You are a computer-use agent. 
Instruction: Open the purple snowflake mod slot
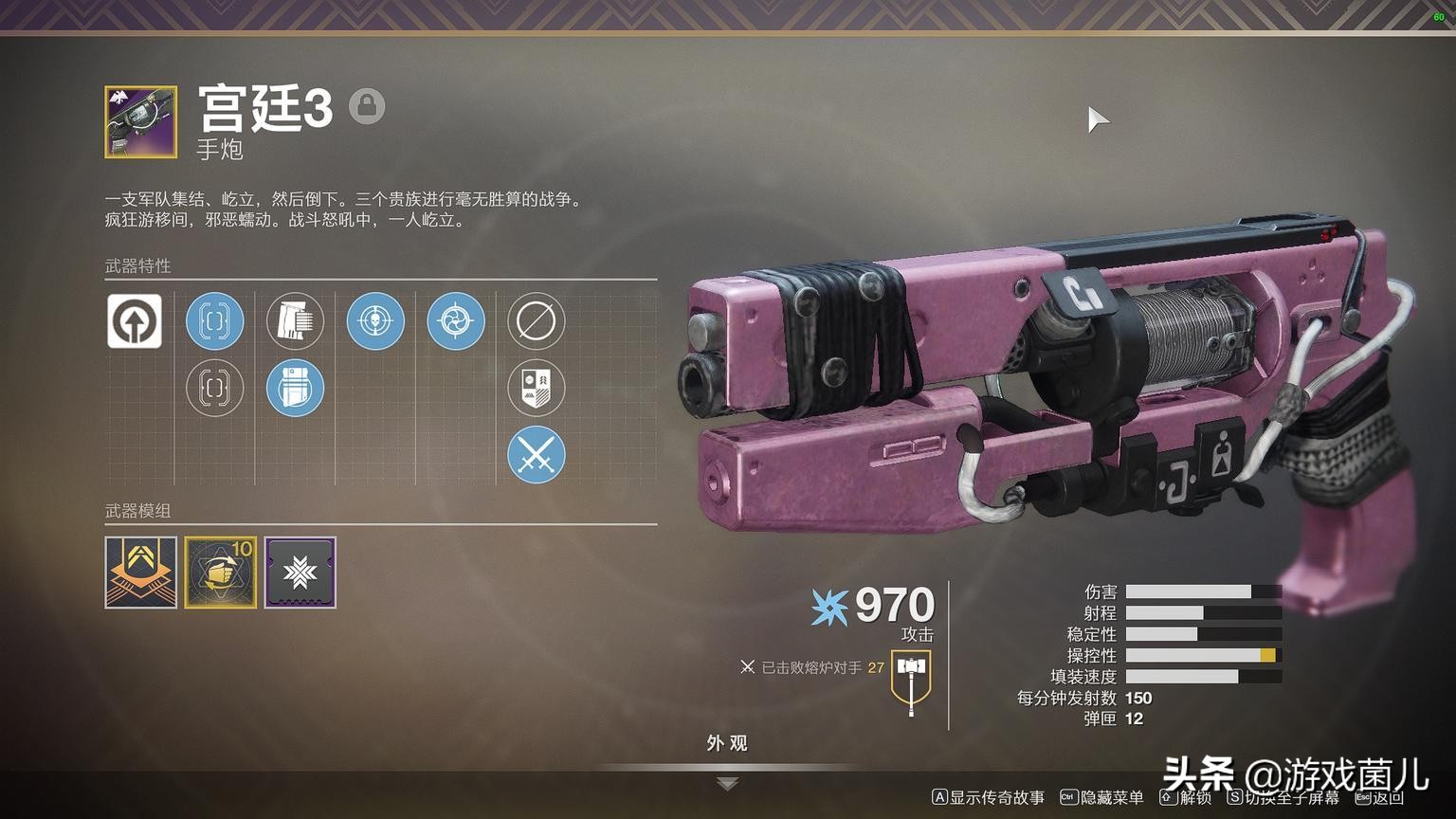pyautogui.click(x=300, y=573)
